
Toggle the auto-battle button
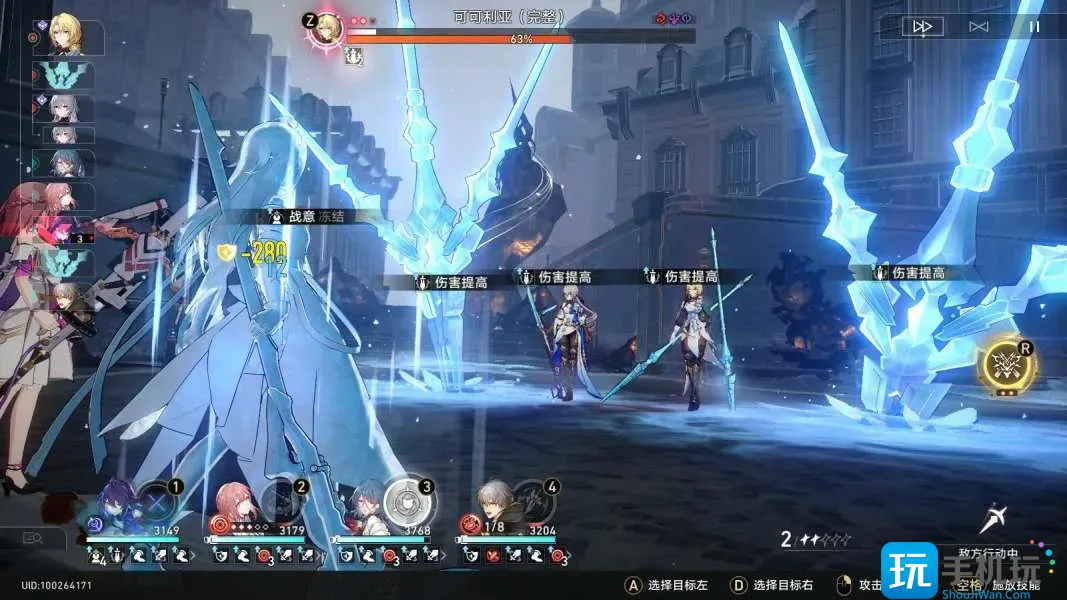[x=979, y=27]
